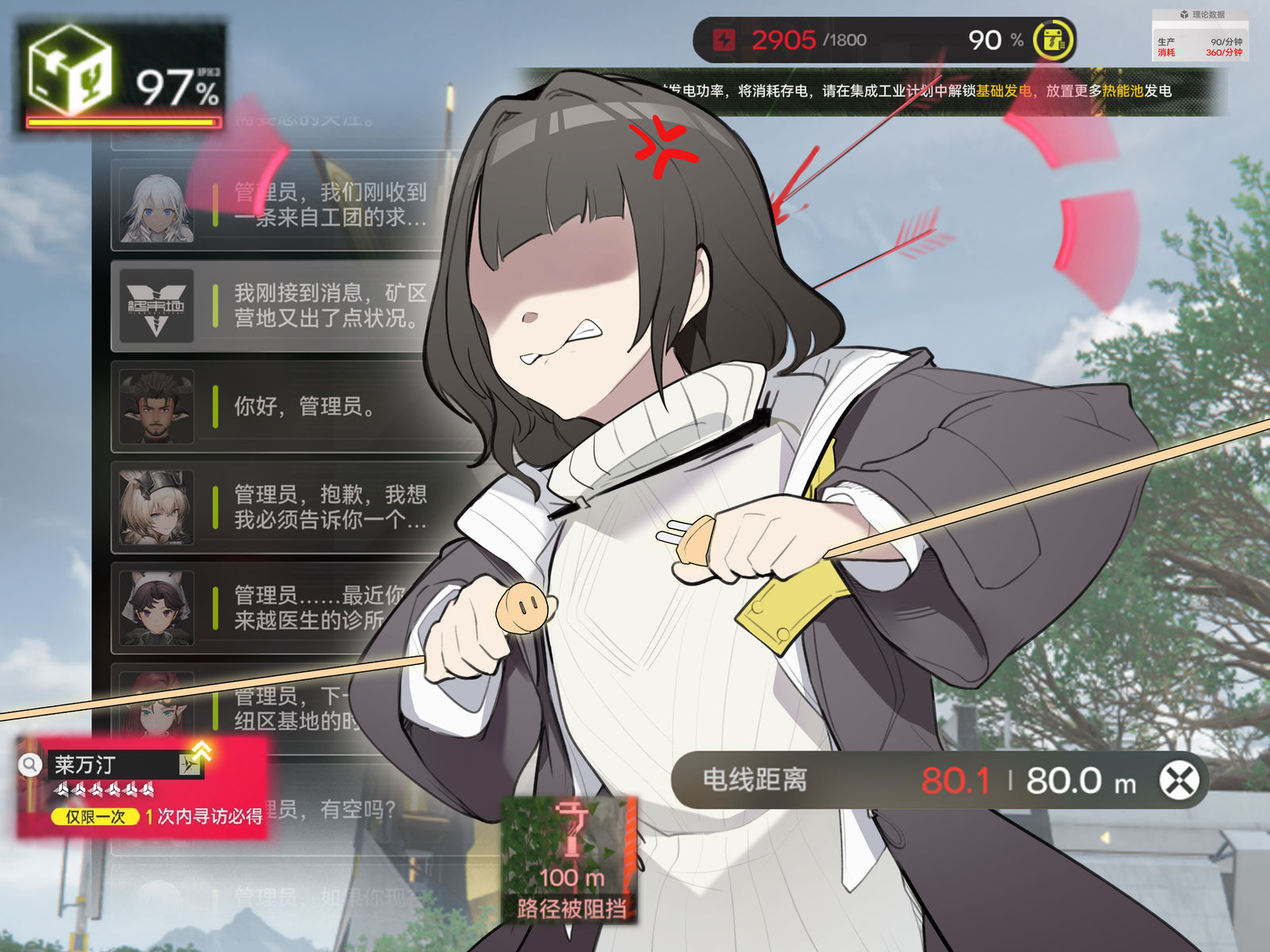The image size is (1270, 952).
Task: Close the 电线距离 wire distance bar
Action: coord(1180,781)
